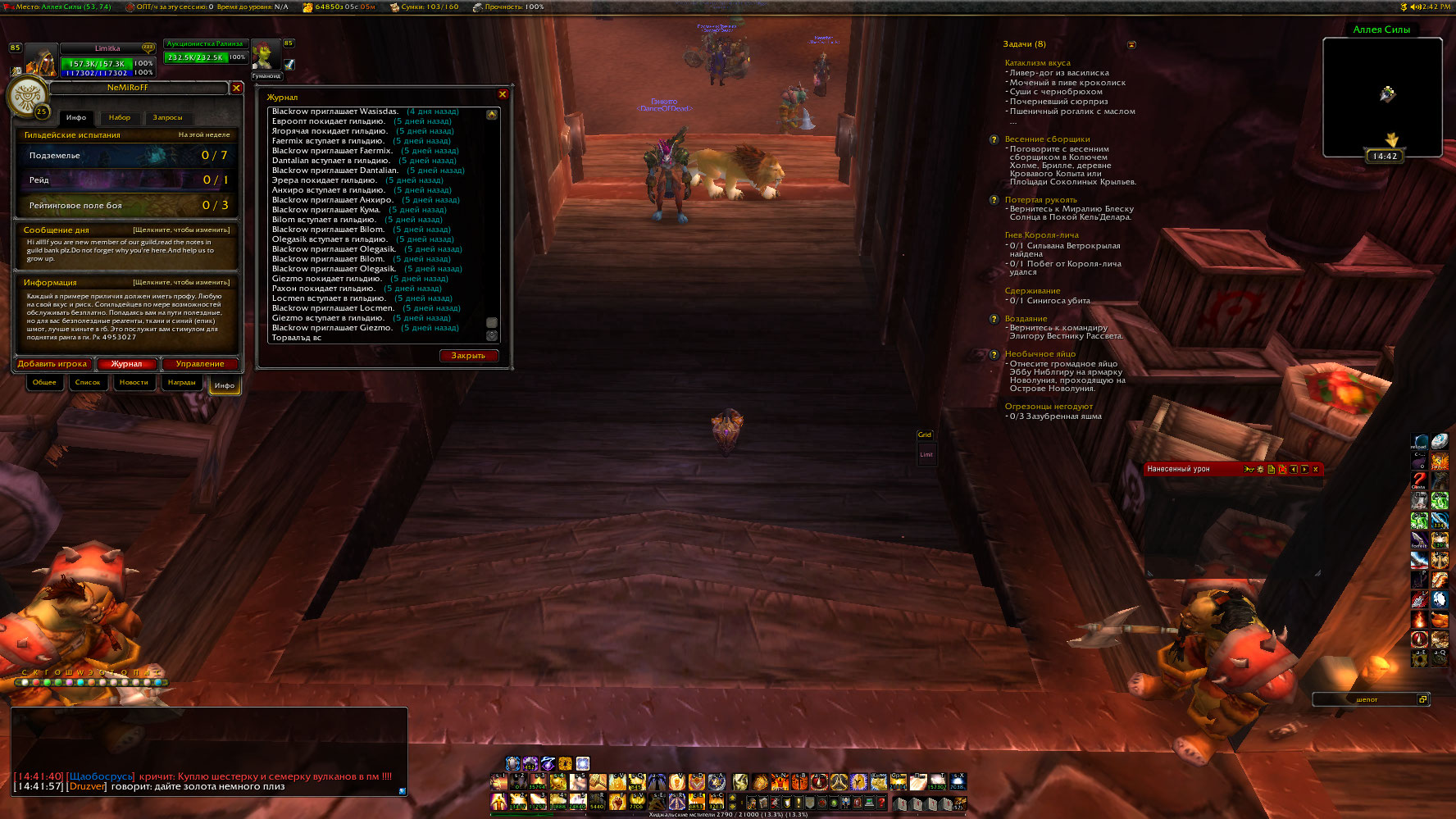This screenshot has height=819, width=1456.
Task: Click the шепот whisper chat box
Action: click(1366, 699)
